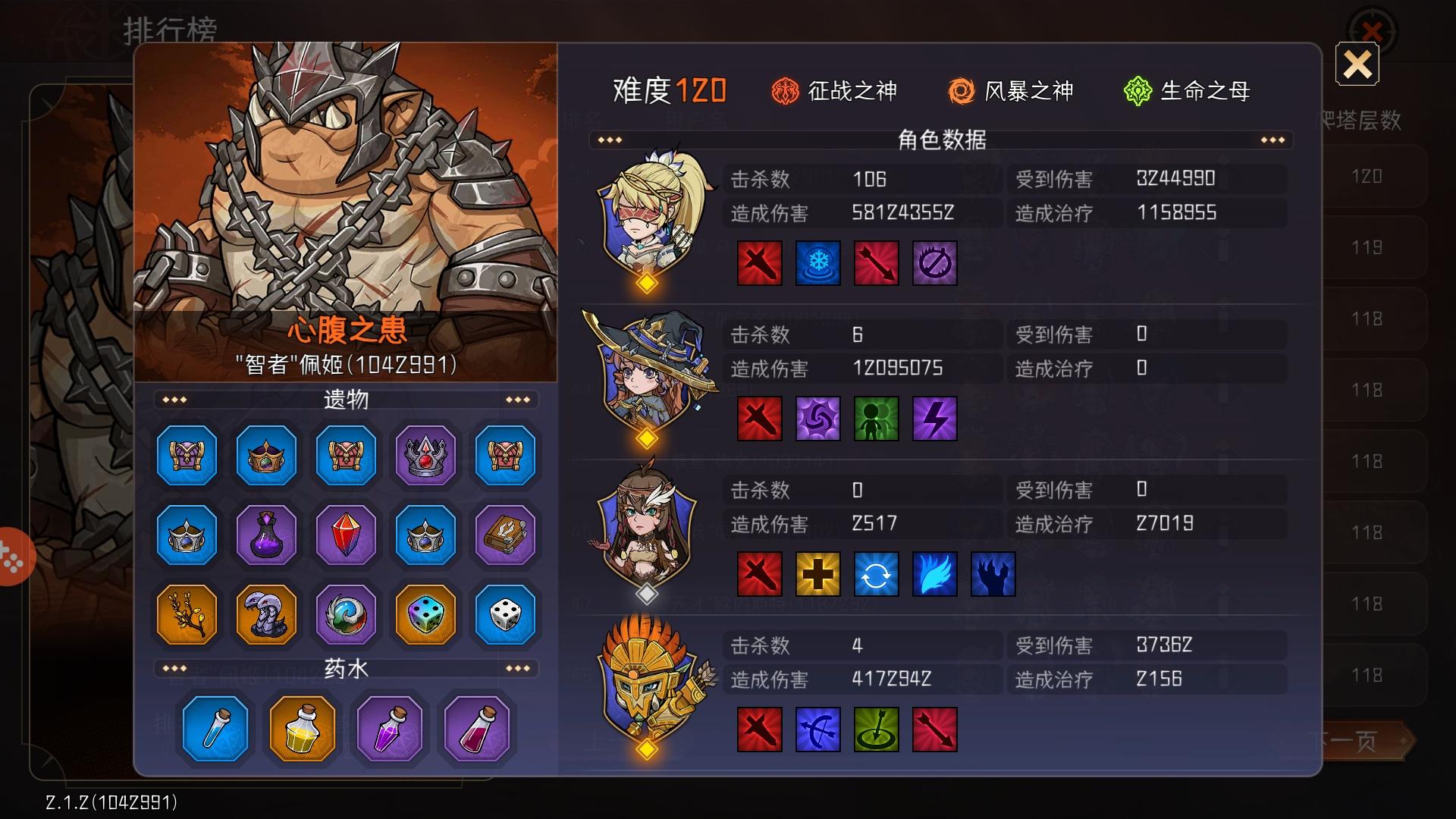Click the druid's golden cross healing skill icon
1456x819 pixels.
(x=817, y=574)
